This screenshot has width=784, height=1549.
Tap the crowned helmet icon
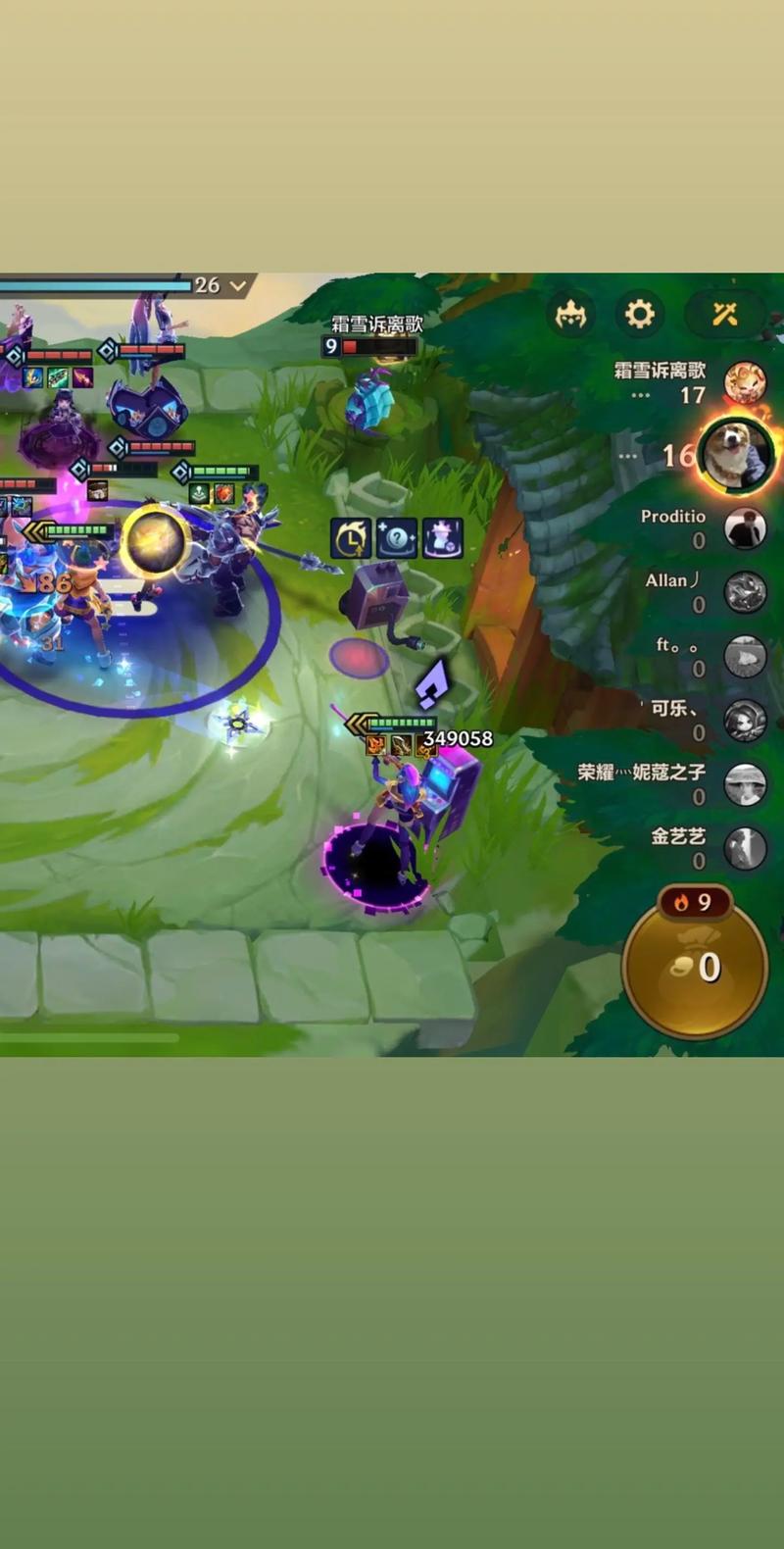click(570, 315)
